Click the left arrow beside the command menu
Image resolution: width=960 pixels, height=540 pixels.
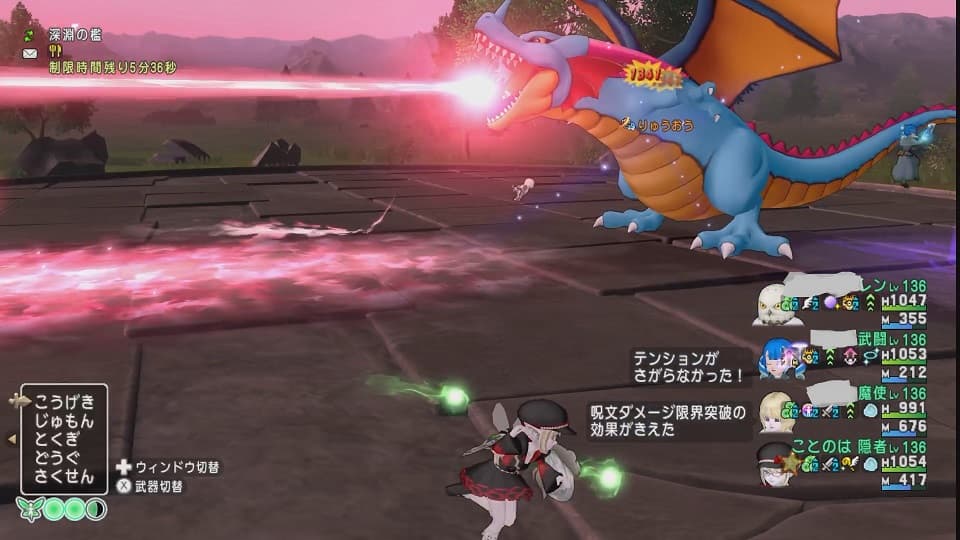pos(11,439)
